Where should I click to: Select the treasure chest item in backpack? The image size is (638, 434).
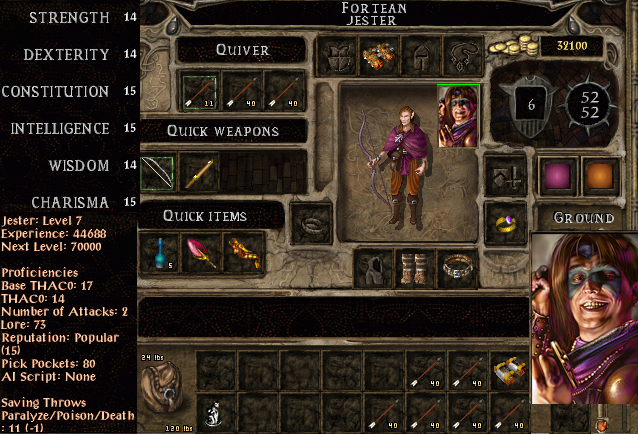505,371
